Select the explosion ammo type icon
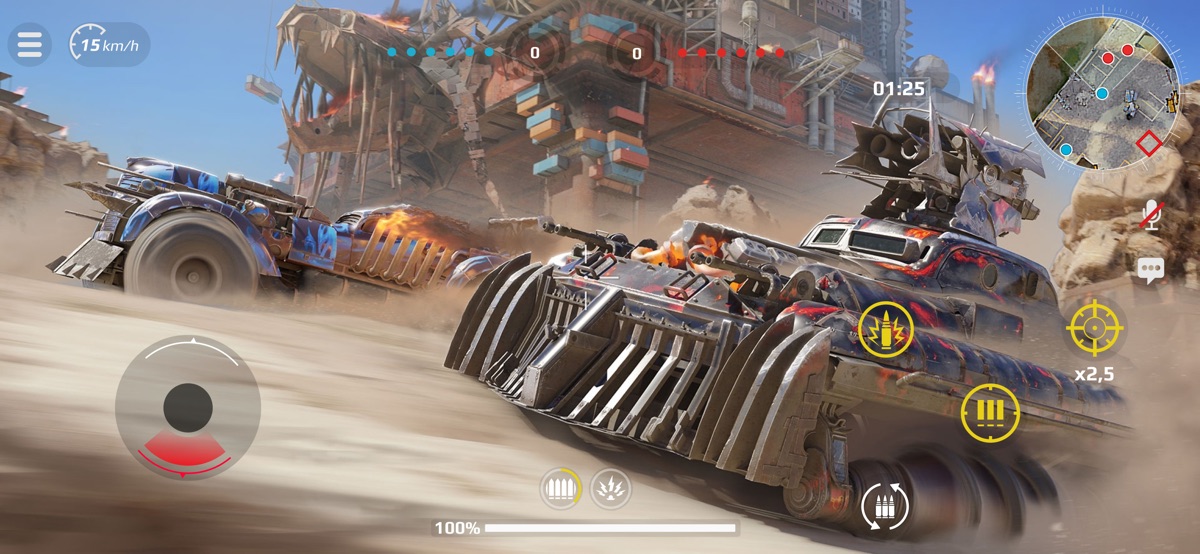Image resolution: width=1200 pixels, height=554 pixels. tap(610, 487)
